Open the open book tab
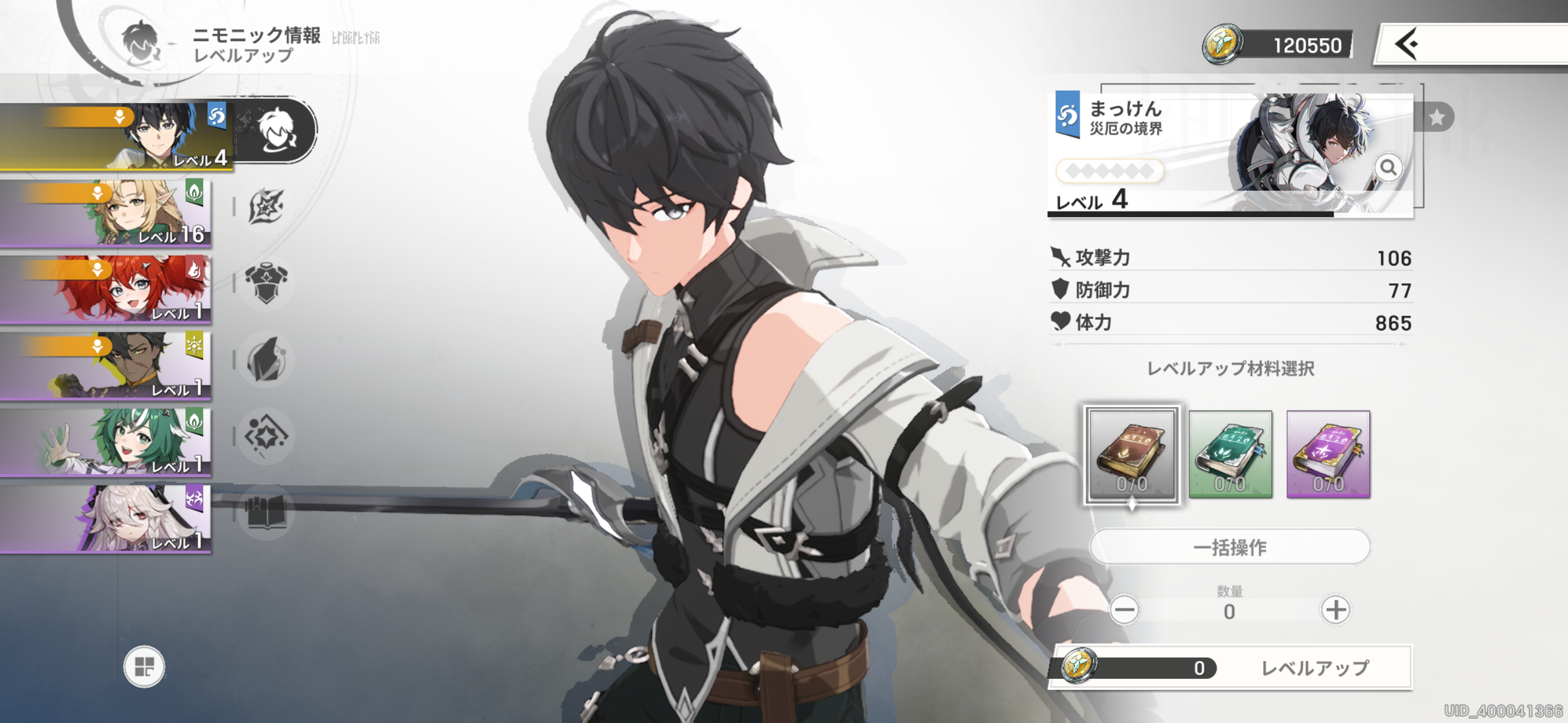The width and height of the screenshot is (1568, 723). [x=266, y=512]
